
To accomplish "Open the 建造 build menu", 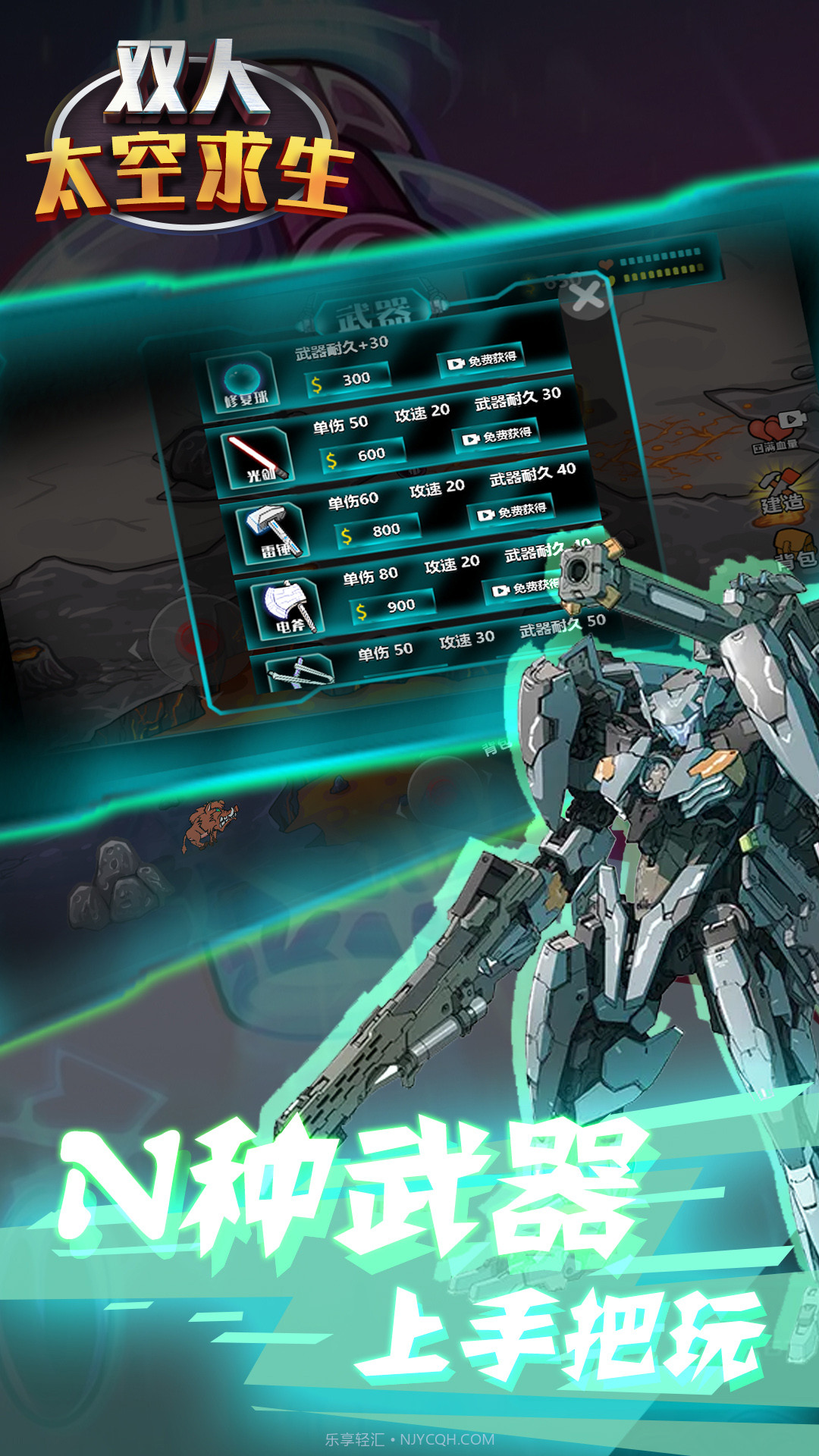I will 781,493.
